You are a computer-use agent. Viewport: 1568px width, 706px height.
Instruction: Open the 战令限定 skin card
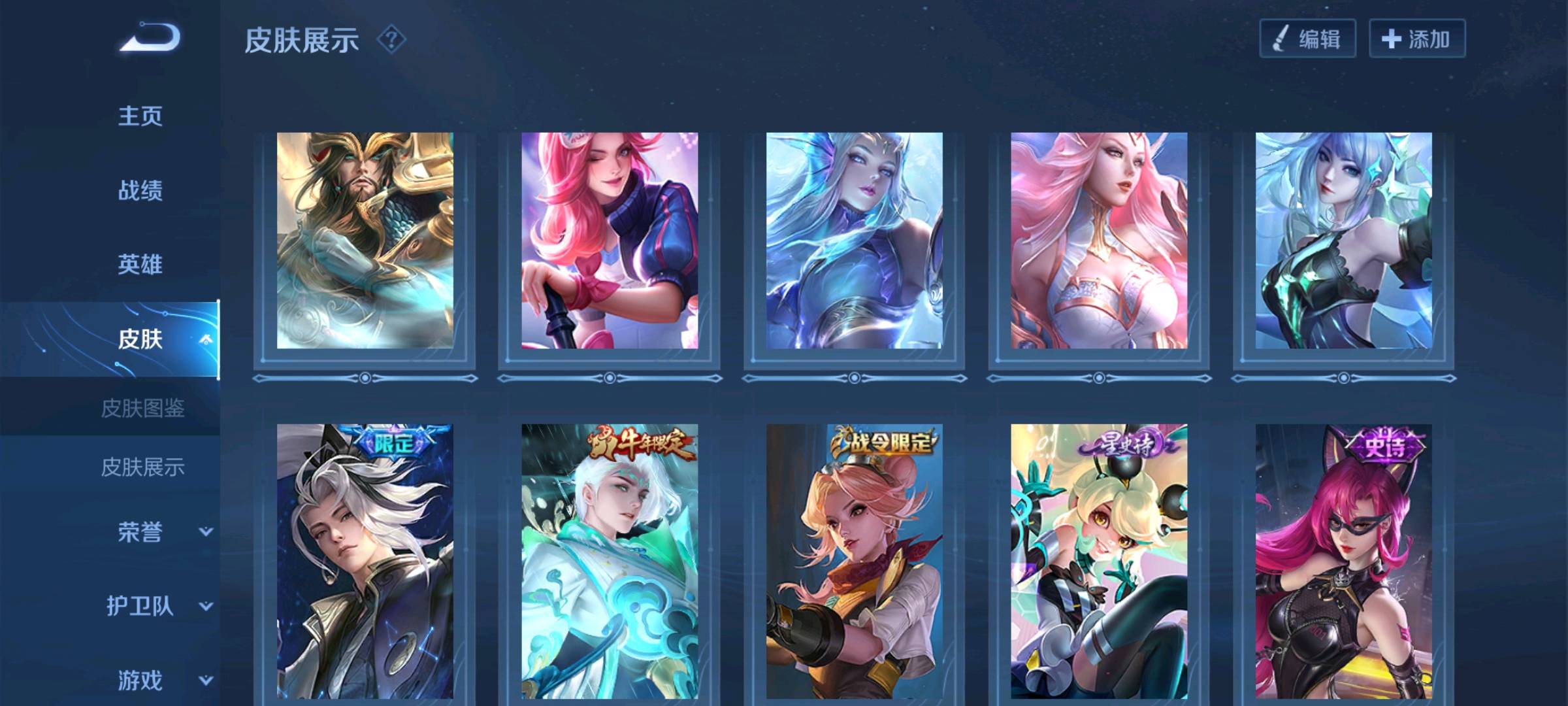(x=854, y=562)
